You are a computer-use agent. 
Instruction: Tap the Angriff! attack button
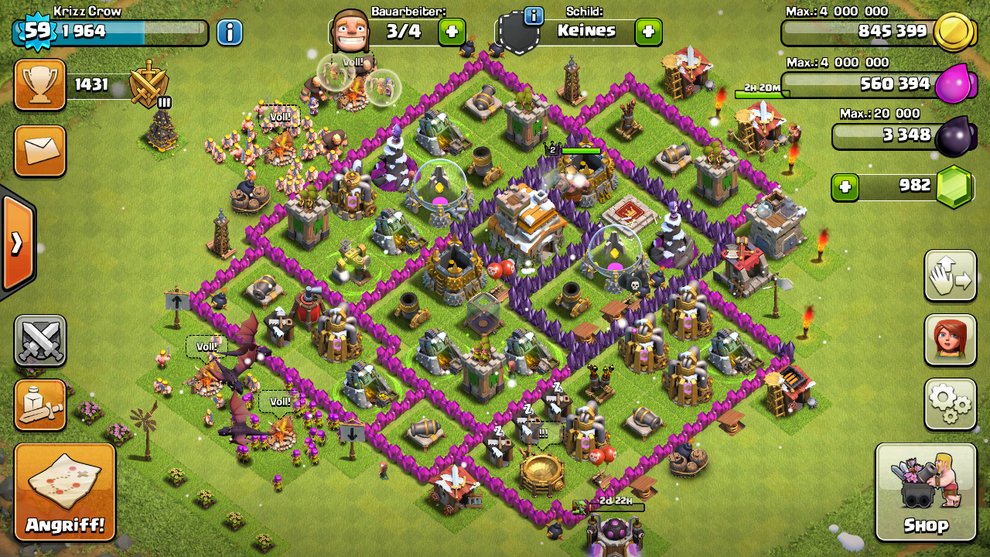click(x=65, y=492)
